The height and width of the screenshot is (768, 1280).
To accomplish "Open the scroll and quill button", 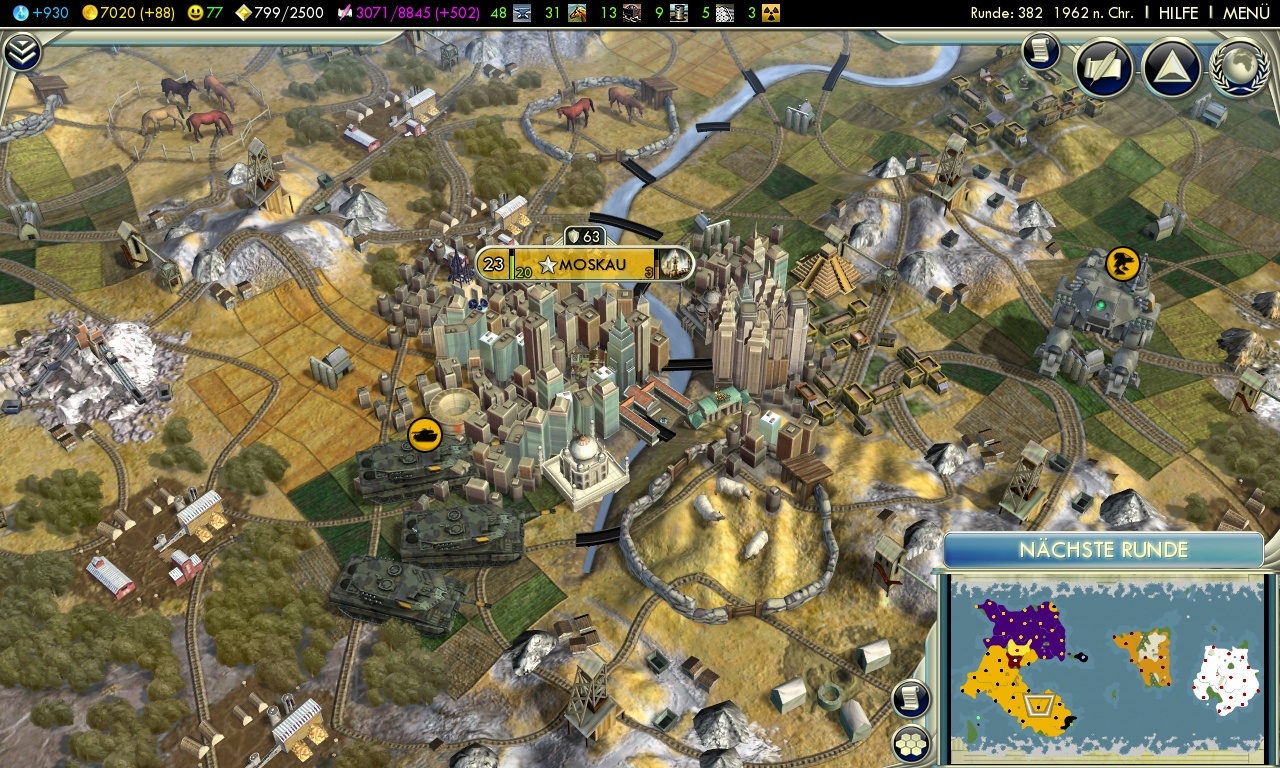I will [1103, 68].
